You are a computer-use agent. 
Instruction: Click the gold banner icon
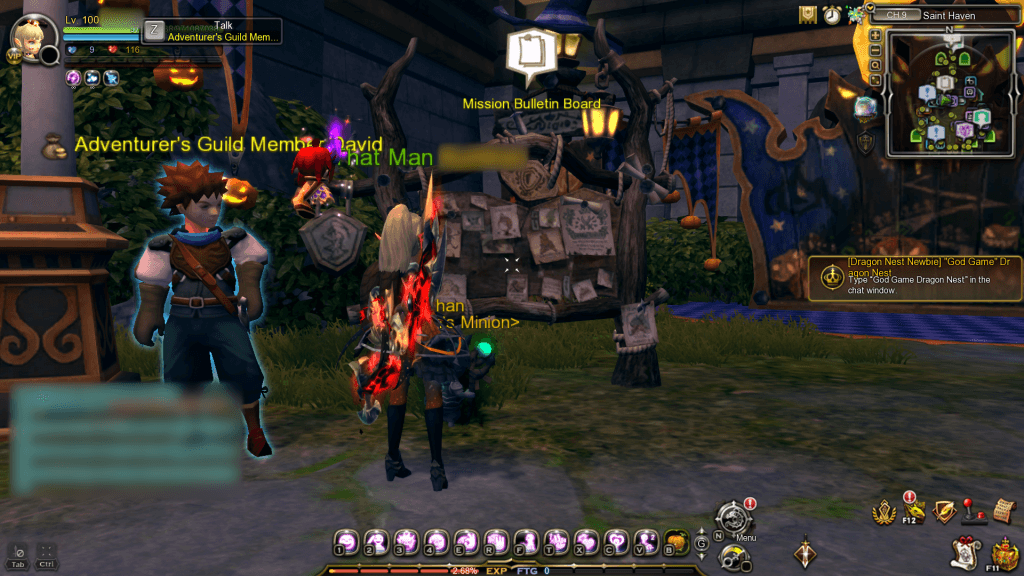click(808, 15)
